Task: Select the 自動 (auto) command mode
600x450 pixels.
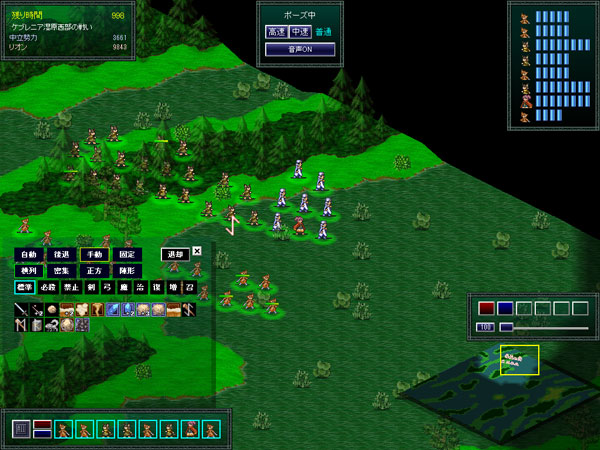Action: tap(29, 255)
